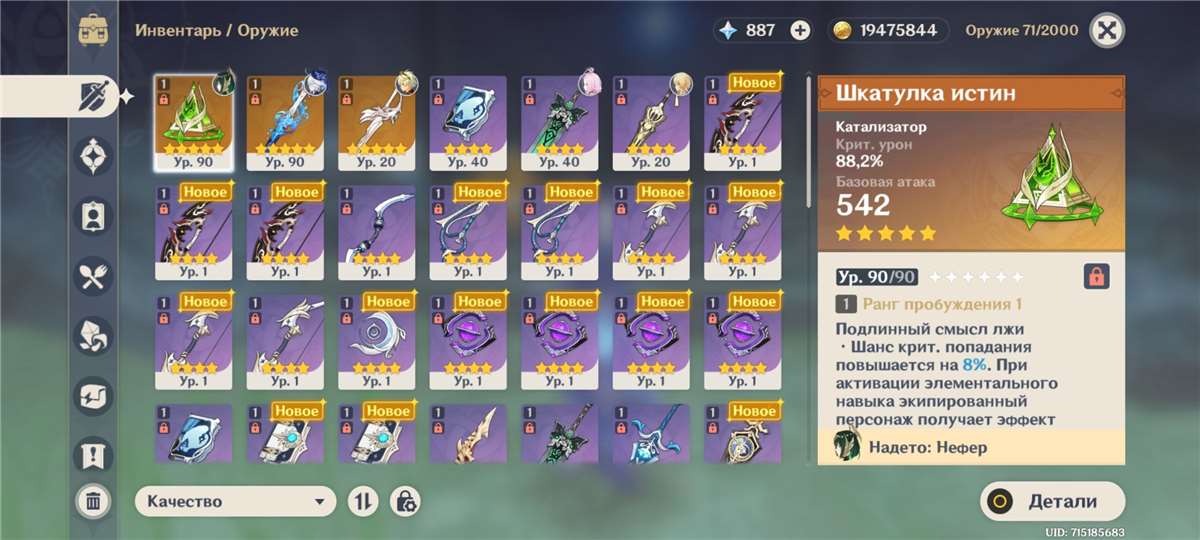Image resolution: width=1200 pixels, height=540 pixels.
Task: Open the lock filter settings button
Action: click(405, 502)
